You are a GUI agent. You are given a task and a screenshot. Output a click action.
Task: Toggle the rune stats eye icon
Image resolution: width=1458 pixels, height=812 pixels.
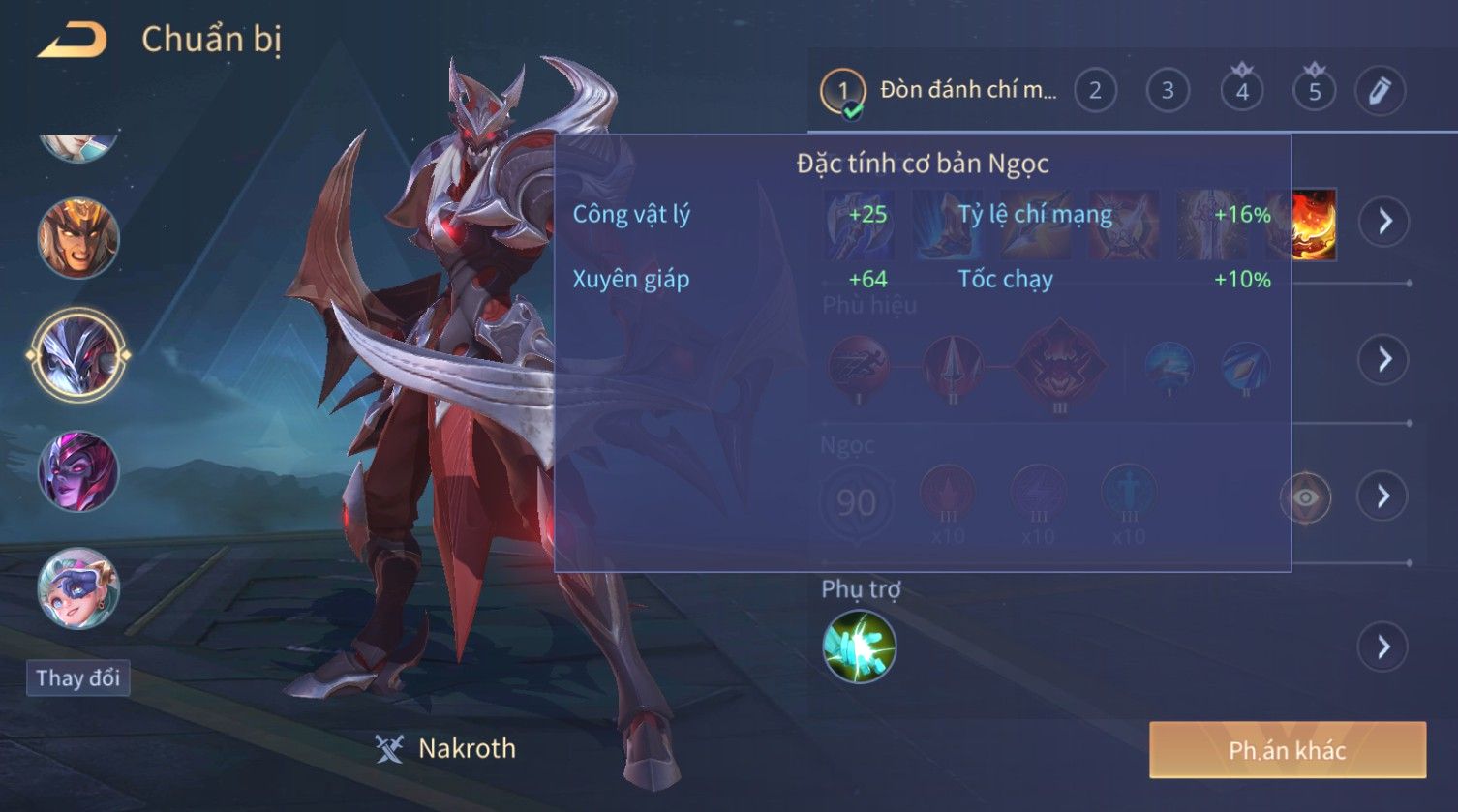click(1305, 497)
